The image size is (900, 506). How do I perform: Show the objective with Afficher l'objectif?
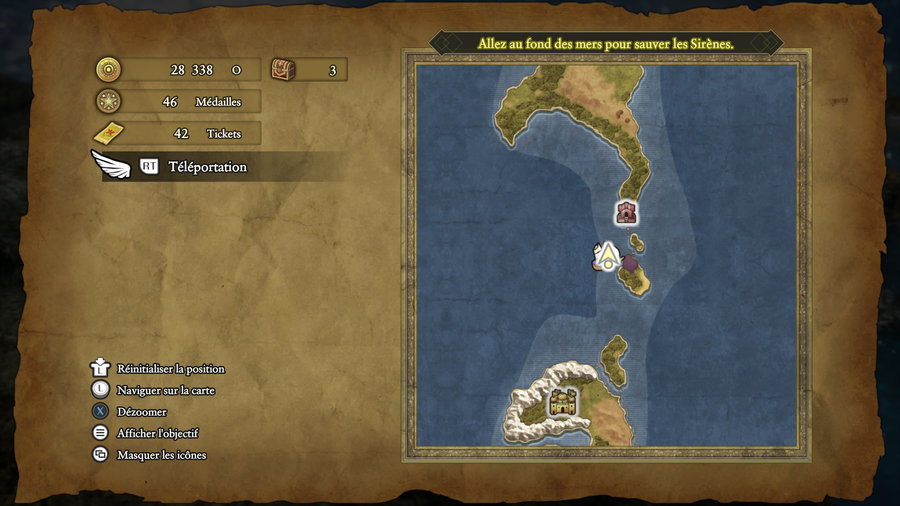point(157,433)
